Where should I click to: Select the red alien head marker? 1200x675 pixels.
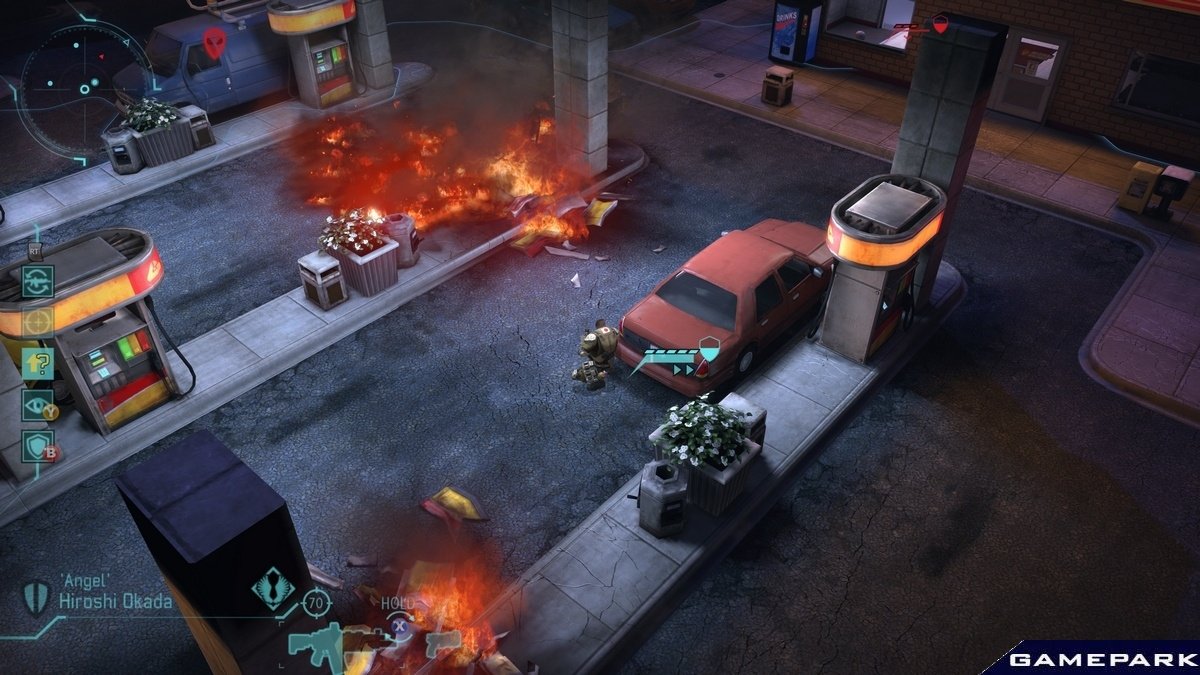[x=214, y=42]
